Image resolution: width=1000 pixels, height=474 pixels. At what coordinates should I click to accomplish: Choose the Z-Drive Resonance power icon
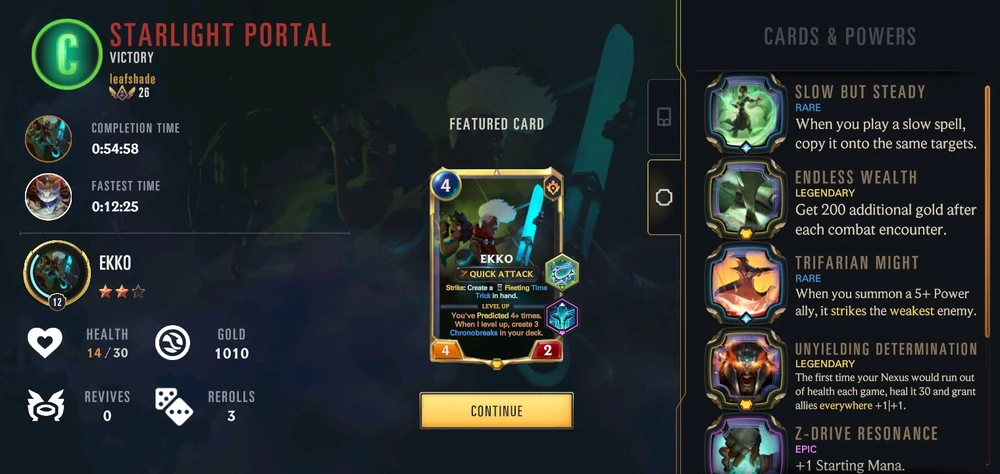[x=745, y=446]
